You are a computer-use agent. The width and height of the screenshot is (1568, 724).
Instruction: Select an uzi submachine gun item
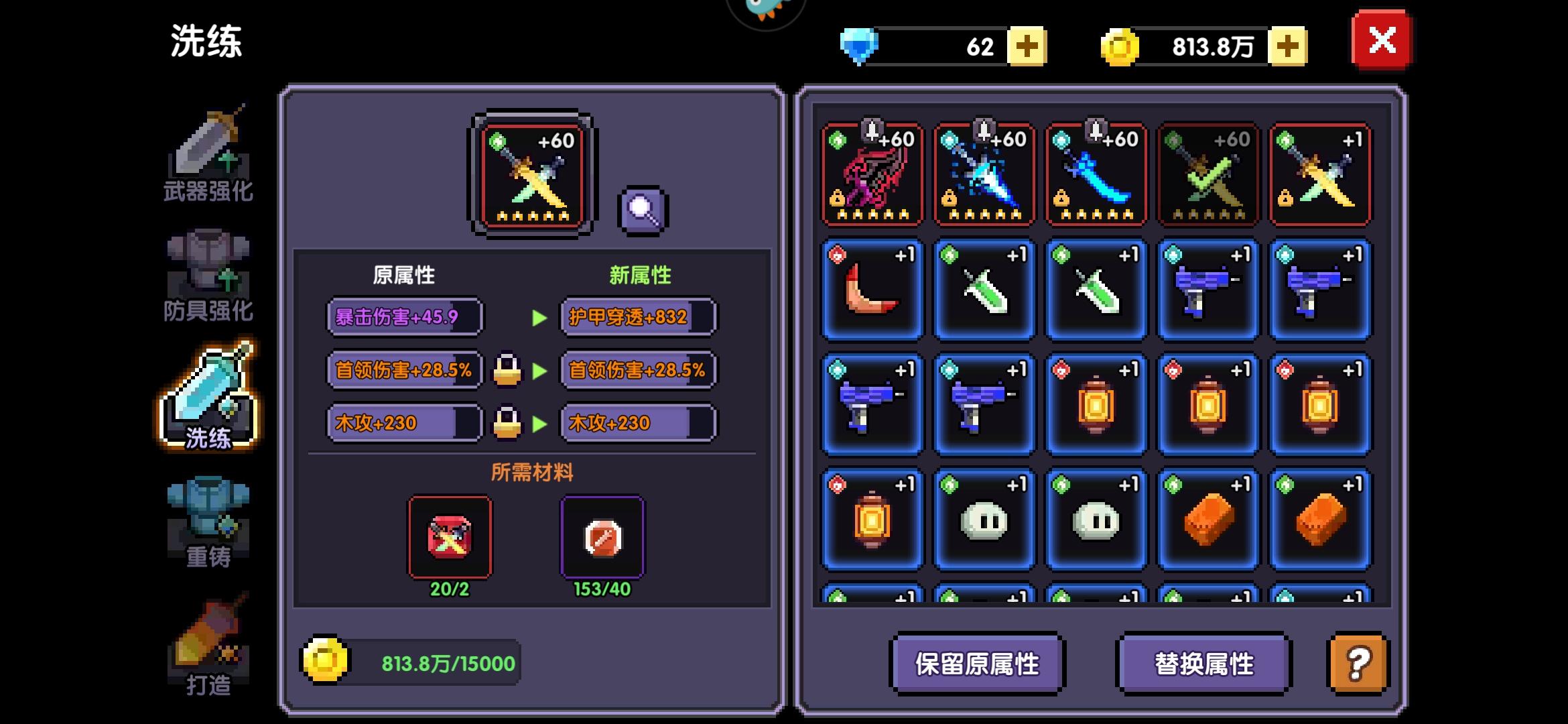[1207, 291]
